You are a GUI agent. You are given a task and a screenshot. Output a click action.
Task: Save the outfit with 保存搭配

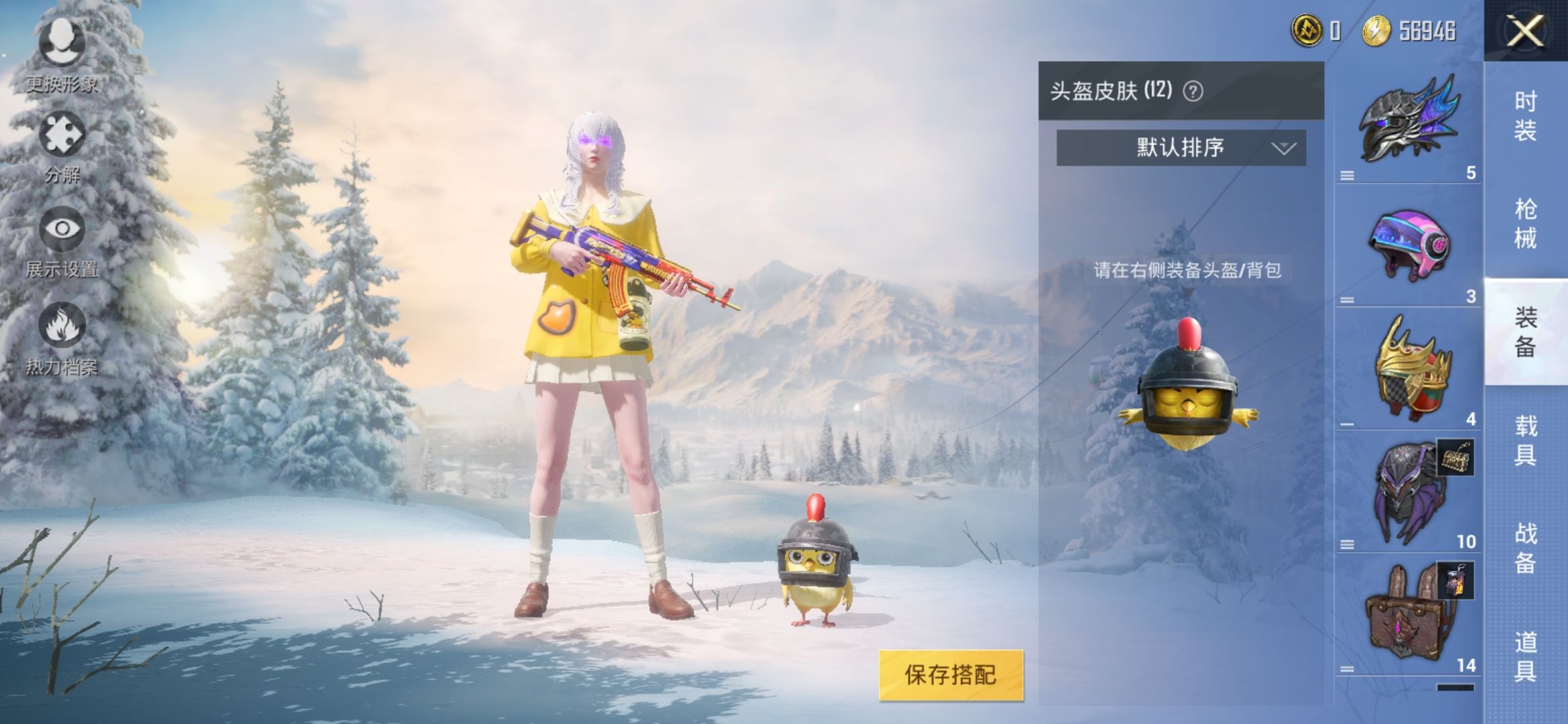tap(951, 675)
